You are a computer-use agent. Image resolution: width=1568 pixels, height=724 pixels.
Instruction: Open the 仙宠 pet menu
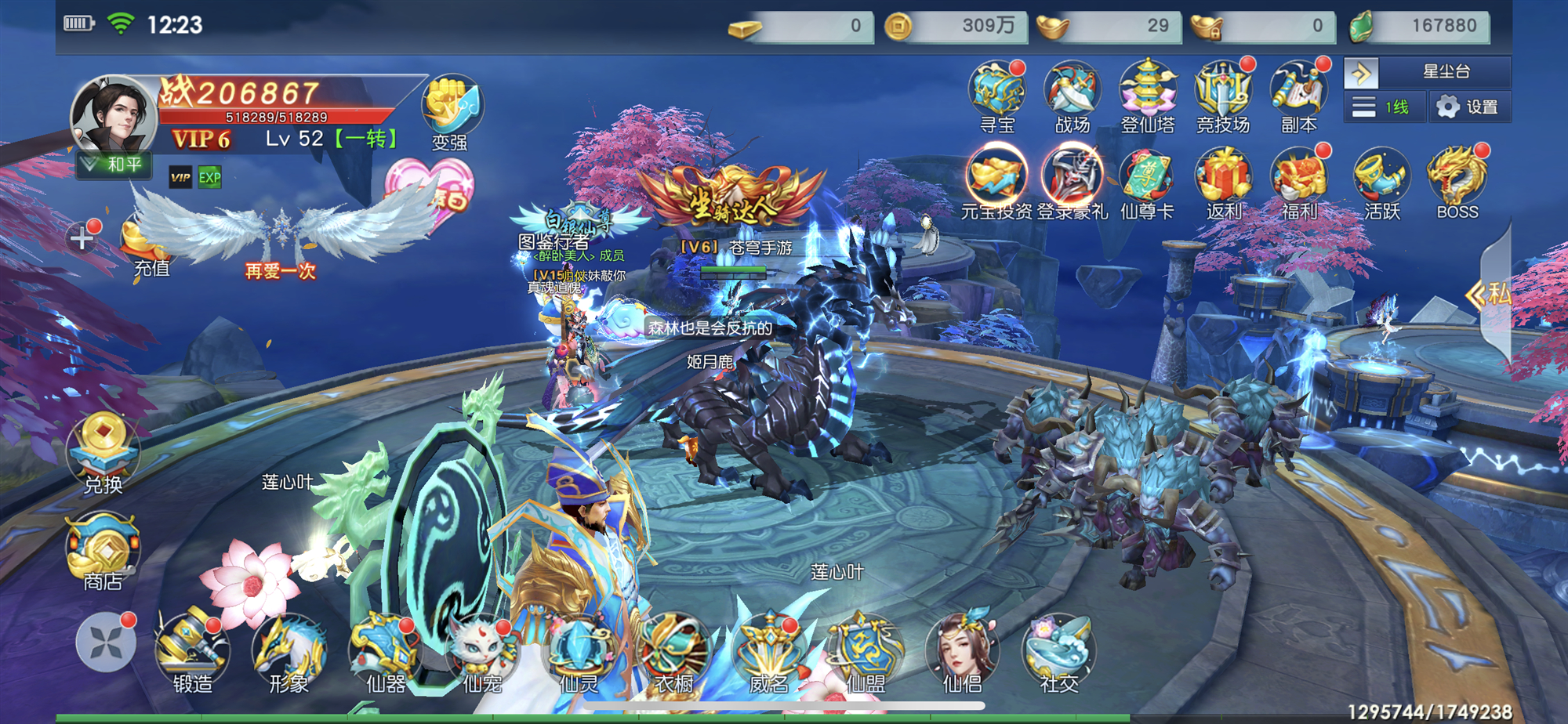(x=481, y=654)
